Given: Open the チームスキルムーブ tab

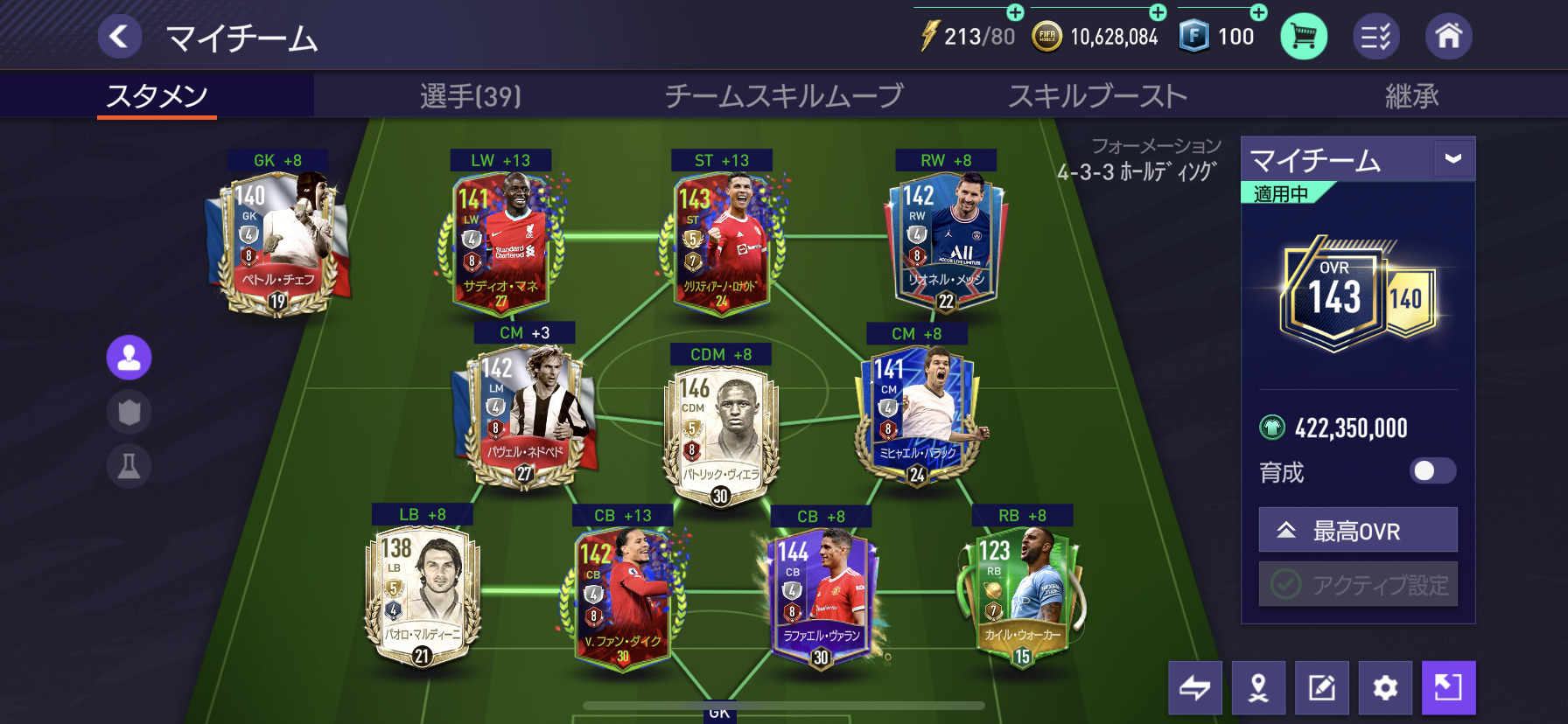Looking at the screenshot, I should tap(783, 95).
